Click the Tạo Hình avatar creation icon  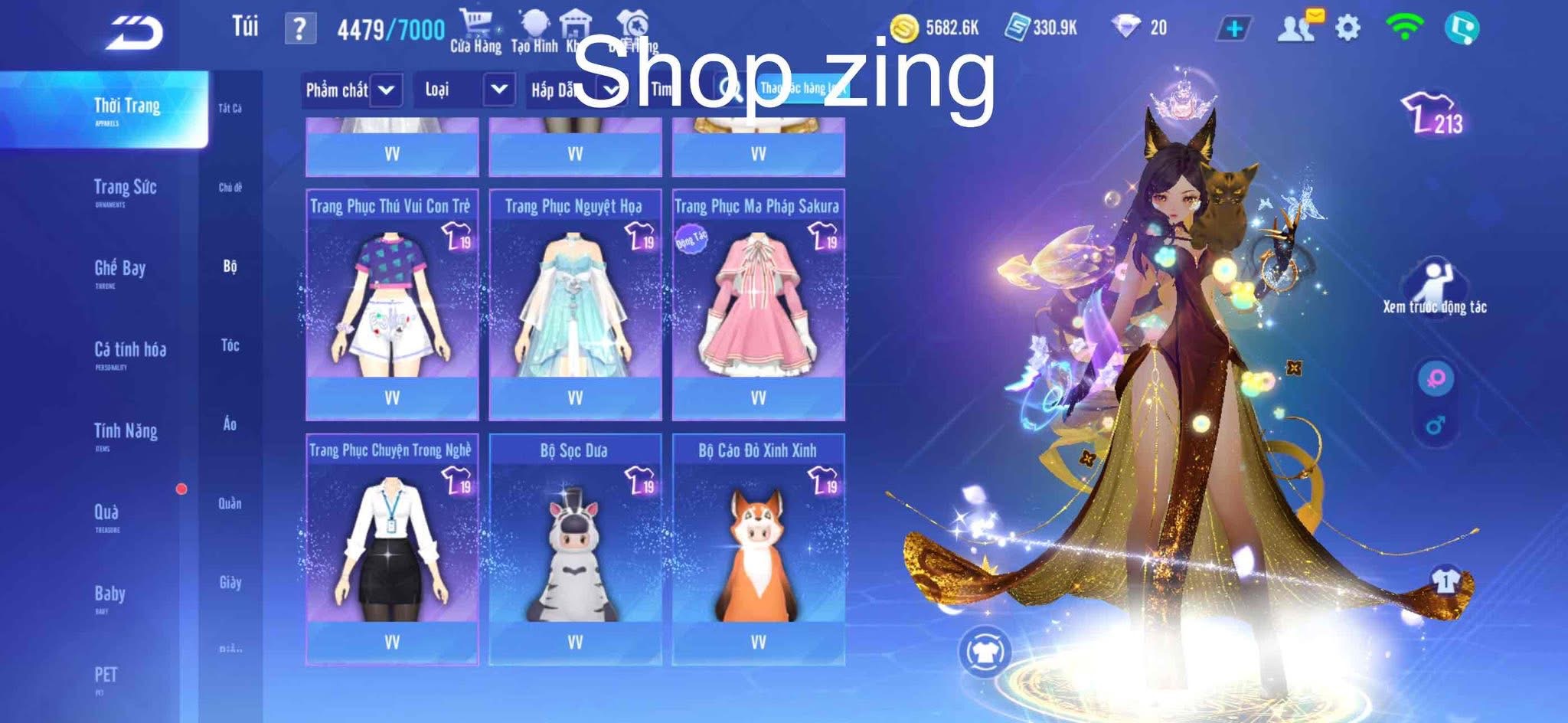click(534, 23)
